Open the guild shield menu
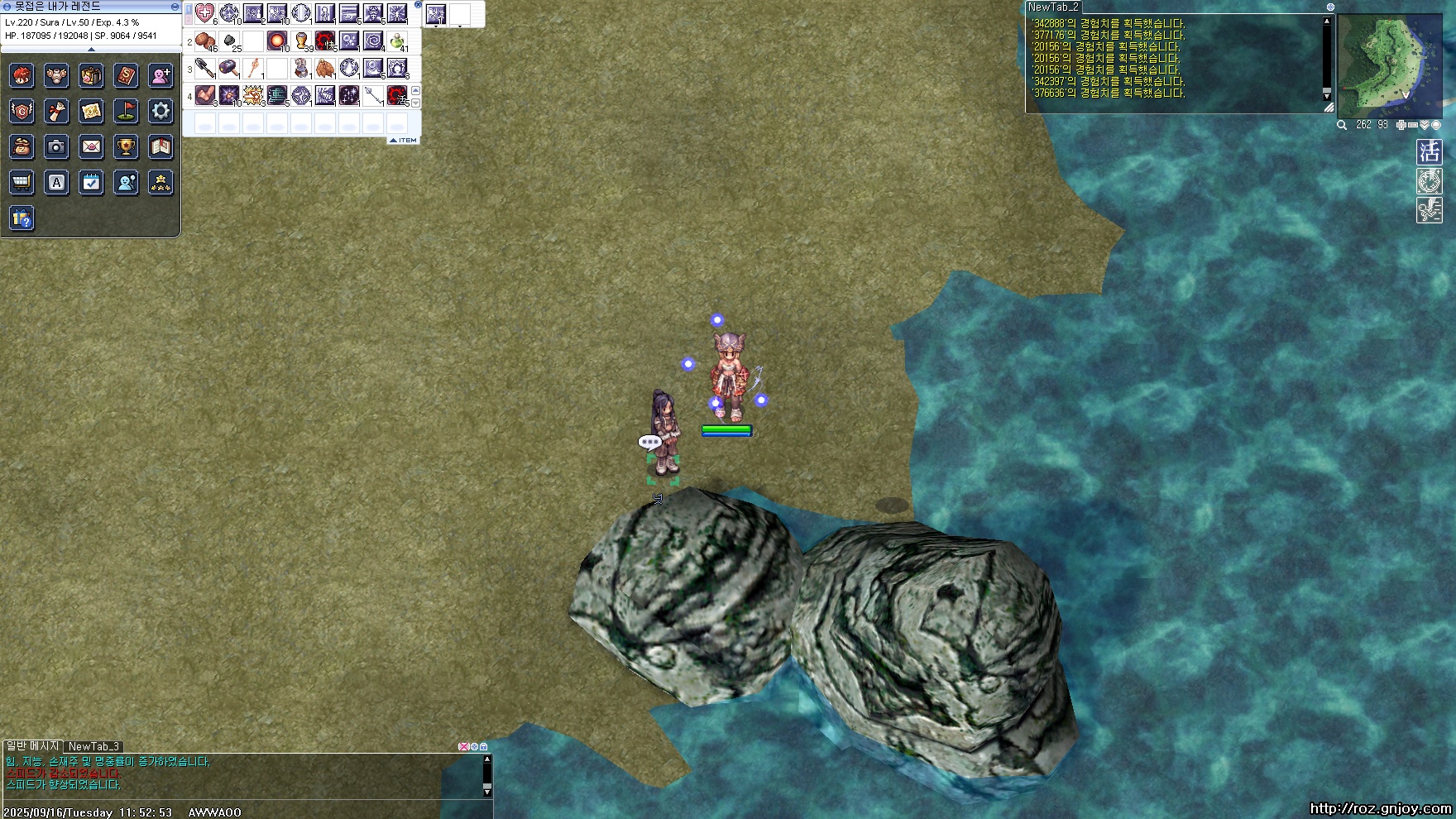Image resolution: width=1456 pixels, height=819 pixels. (22, 111)
